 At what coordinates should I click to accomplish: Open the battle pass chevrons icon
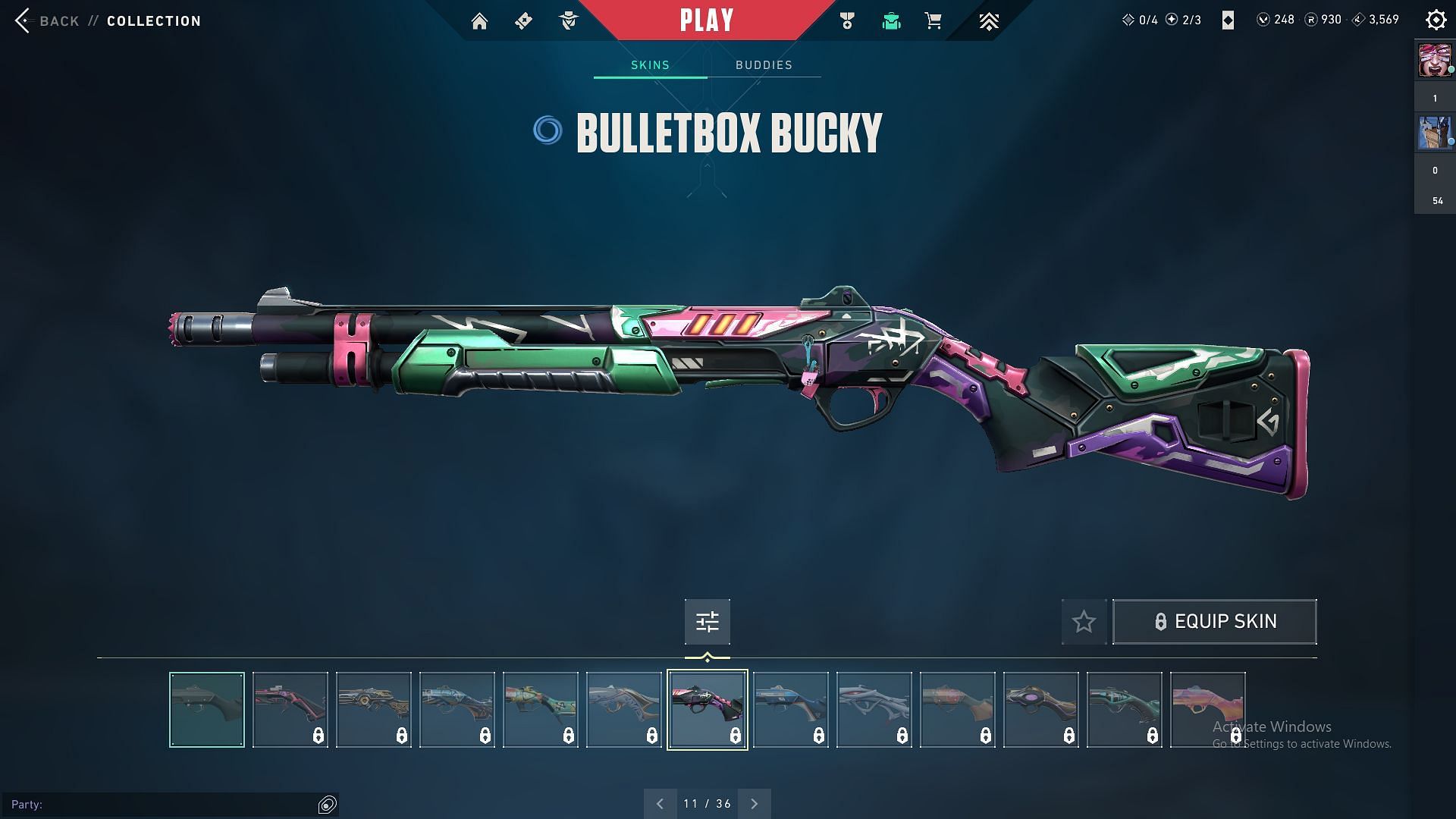tap(988, 21)
